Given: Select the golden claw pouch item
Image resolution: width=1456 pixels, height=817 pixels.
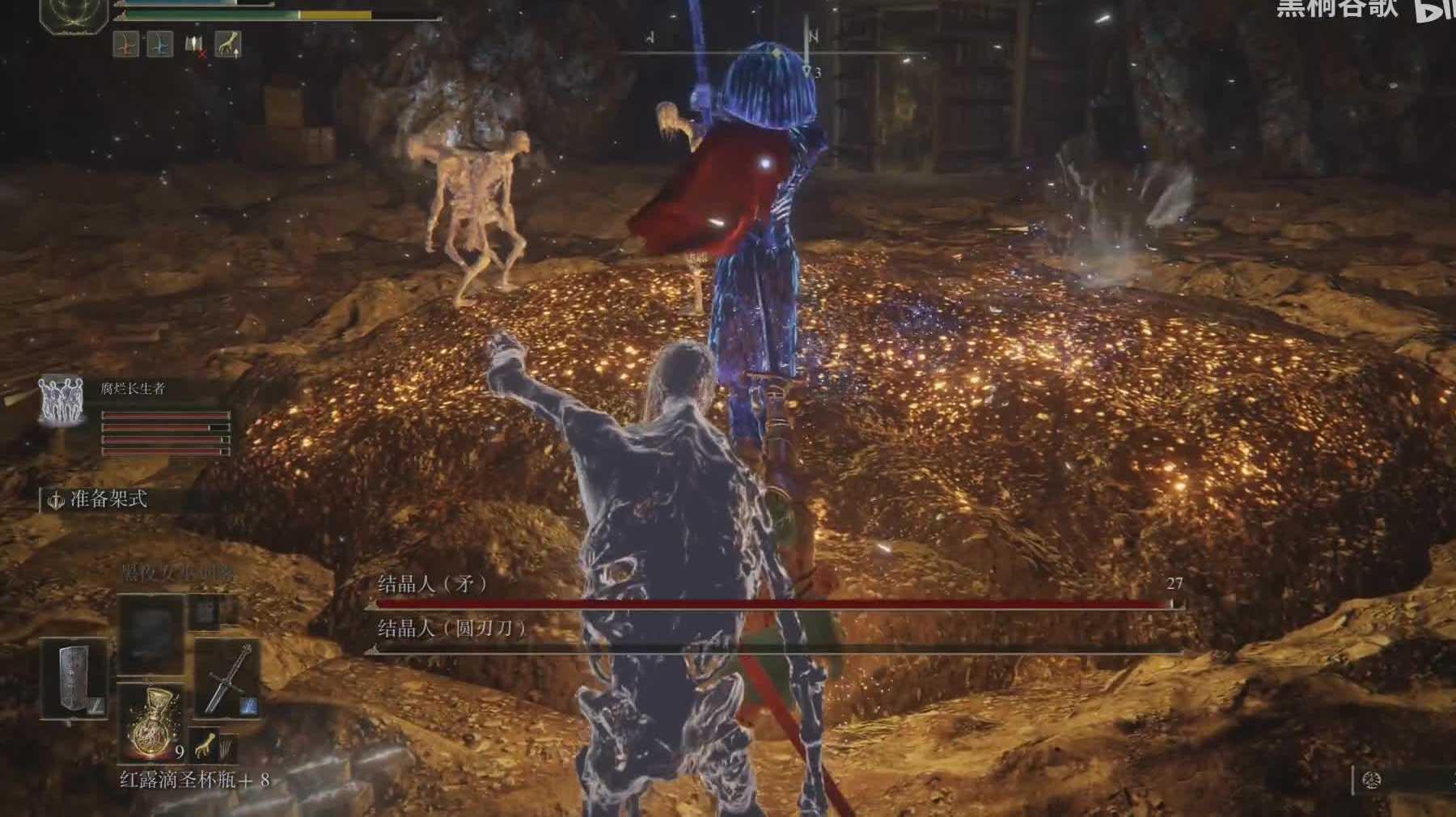Looking at the screenshot, I should [x=208, y=745].
